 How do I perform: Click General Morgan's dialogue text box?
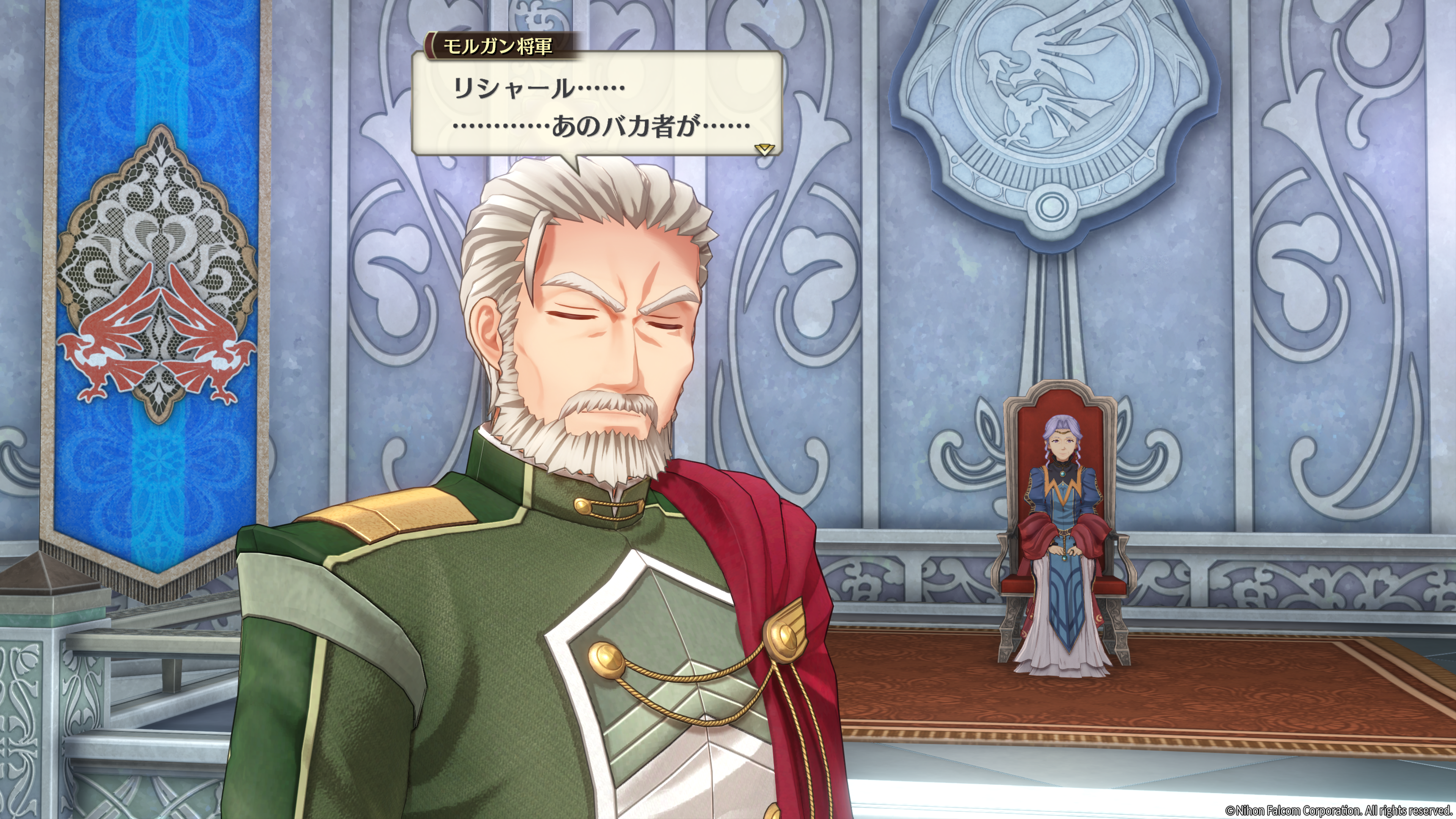(596, 105)
